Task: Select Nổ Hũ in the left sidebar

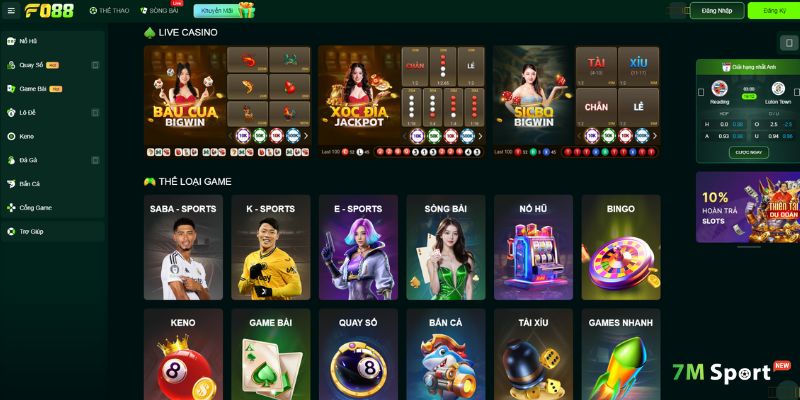Action: point(28,41)
